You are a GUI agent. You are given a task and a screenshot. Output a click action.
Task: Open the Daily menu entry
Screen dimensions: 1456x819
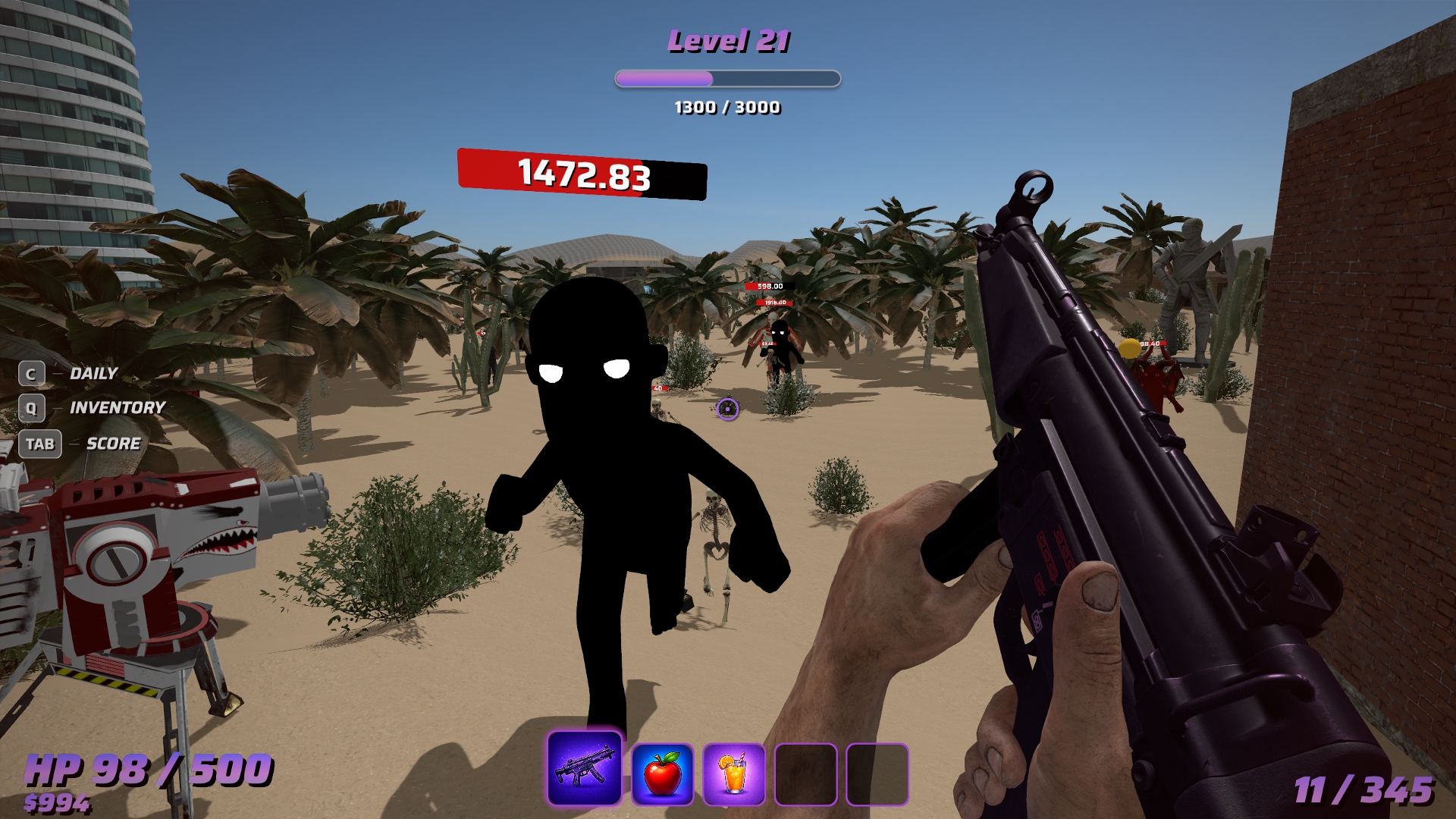tap(93, 373)
